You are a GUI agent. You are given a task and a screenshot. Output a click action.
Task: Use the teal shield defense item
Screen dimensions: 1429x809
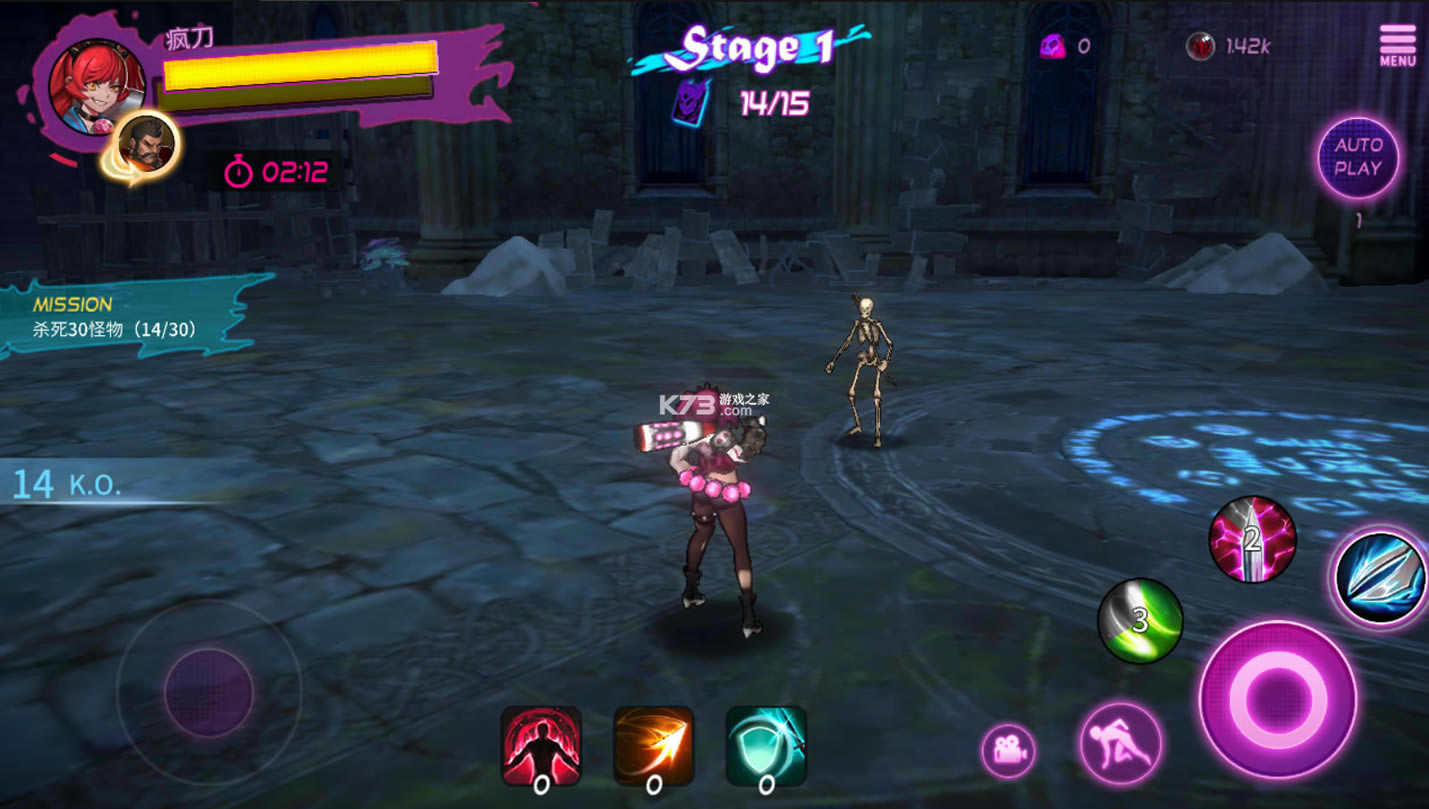coord(766,746)
